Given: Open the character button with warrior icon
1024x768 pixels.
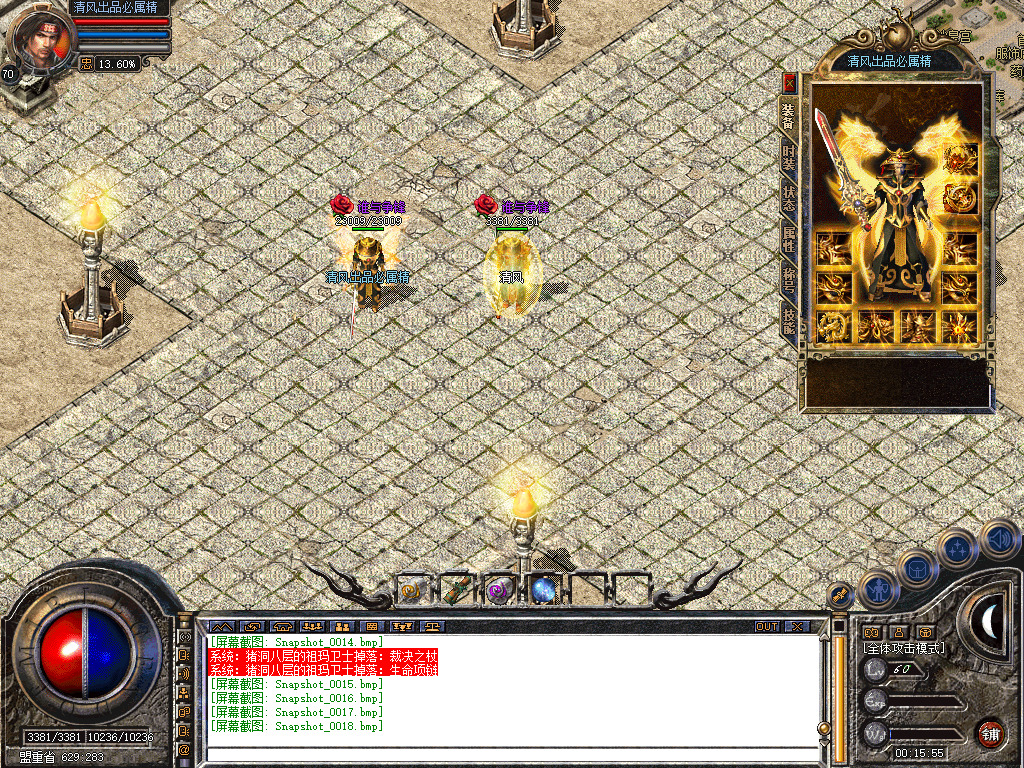Looking at the screenshot, I should pos(877,589).
